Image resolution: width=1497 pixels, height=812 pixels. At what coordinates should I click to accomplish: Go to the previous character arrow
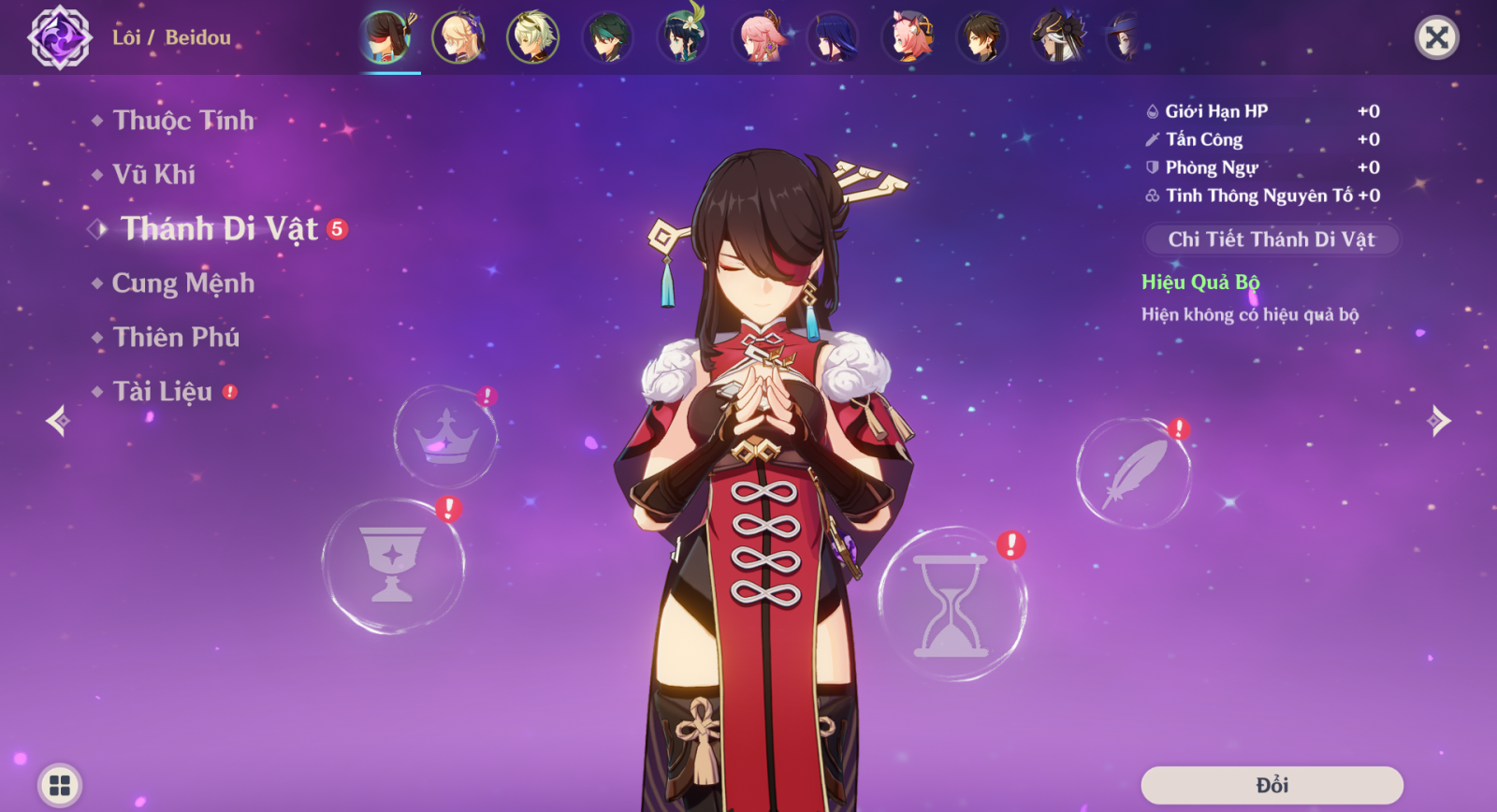pos(58,421)
